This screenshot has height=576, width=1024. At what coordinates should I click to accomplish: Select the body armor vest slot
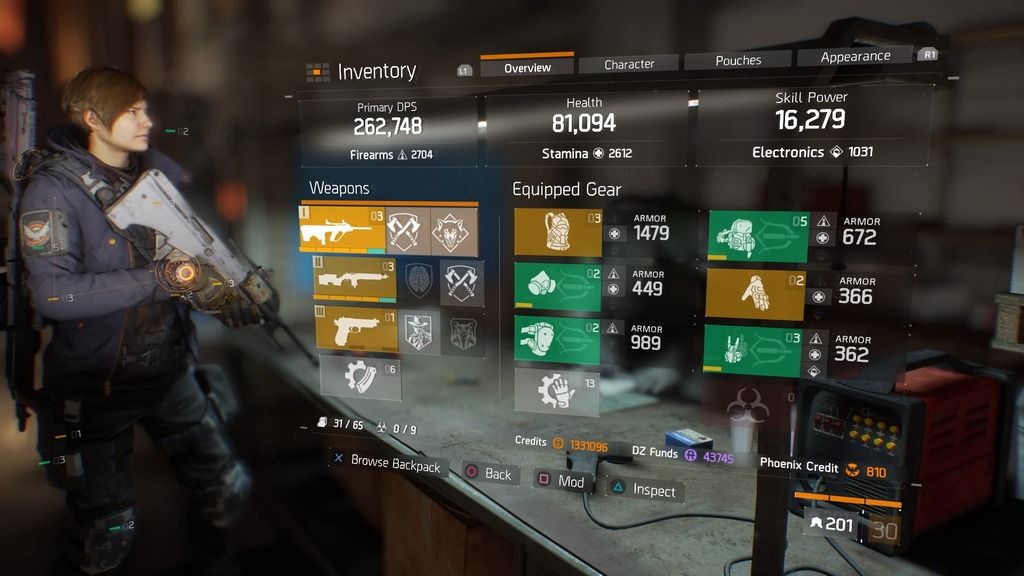point(558,233)
